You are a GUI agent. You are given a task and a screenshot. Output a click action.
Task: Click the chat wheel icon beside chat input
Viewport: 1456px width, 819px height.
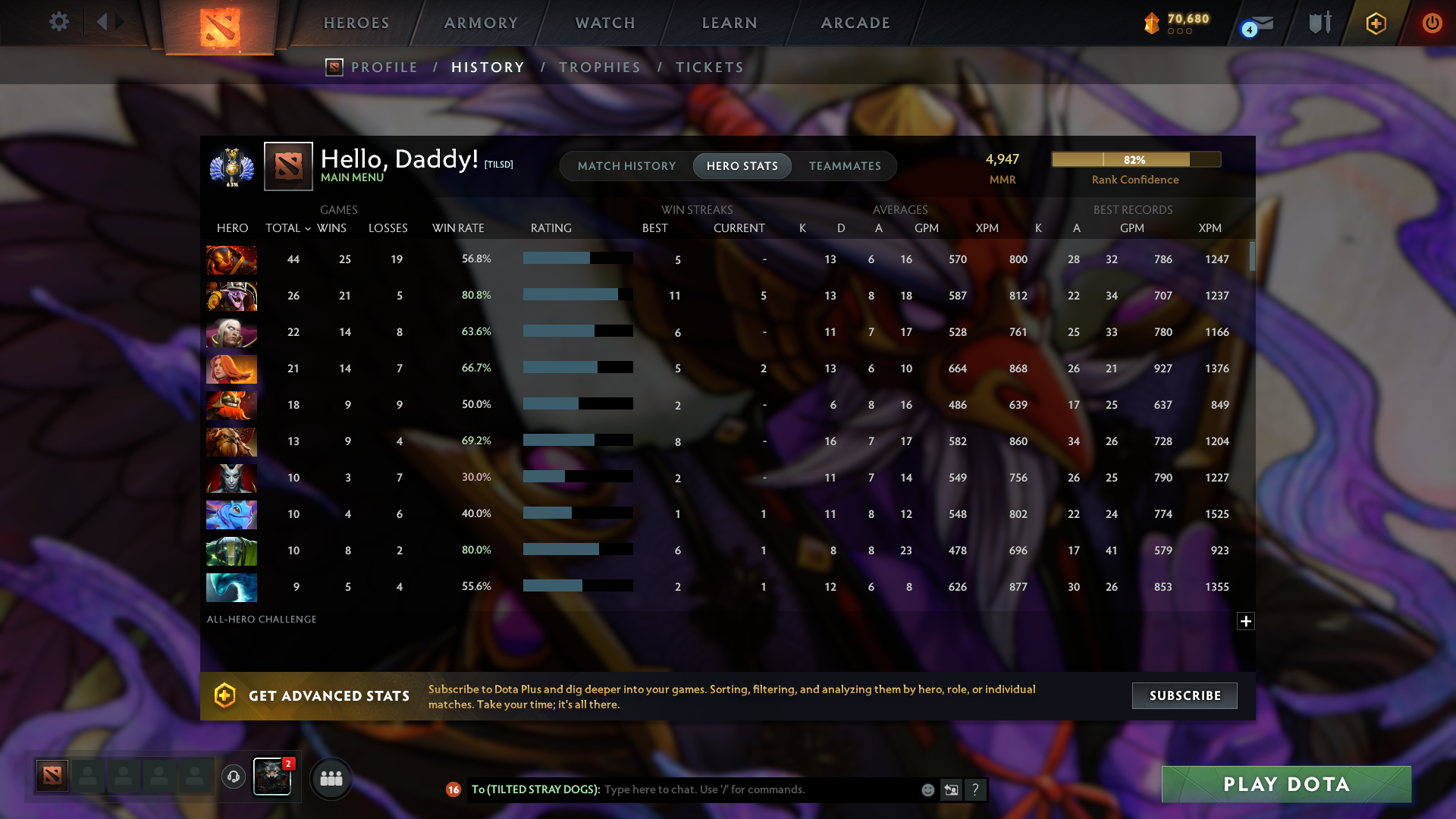951,789
